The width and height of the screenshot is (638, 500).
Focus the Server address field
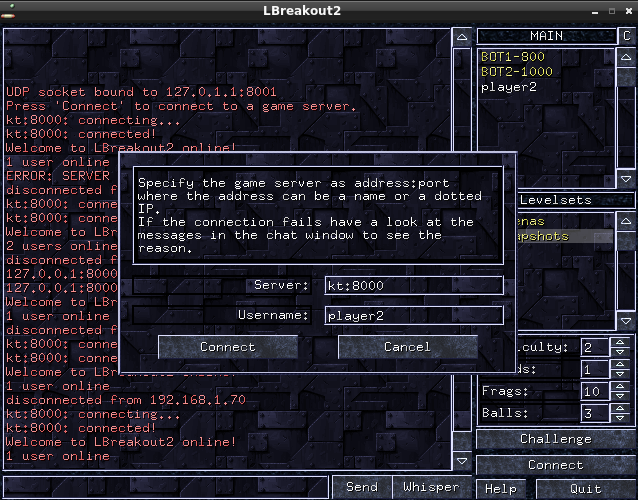point(413,286)
